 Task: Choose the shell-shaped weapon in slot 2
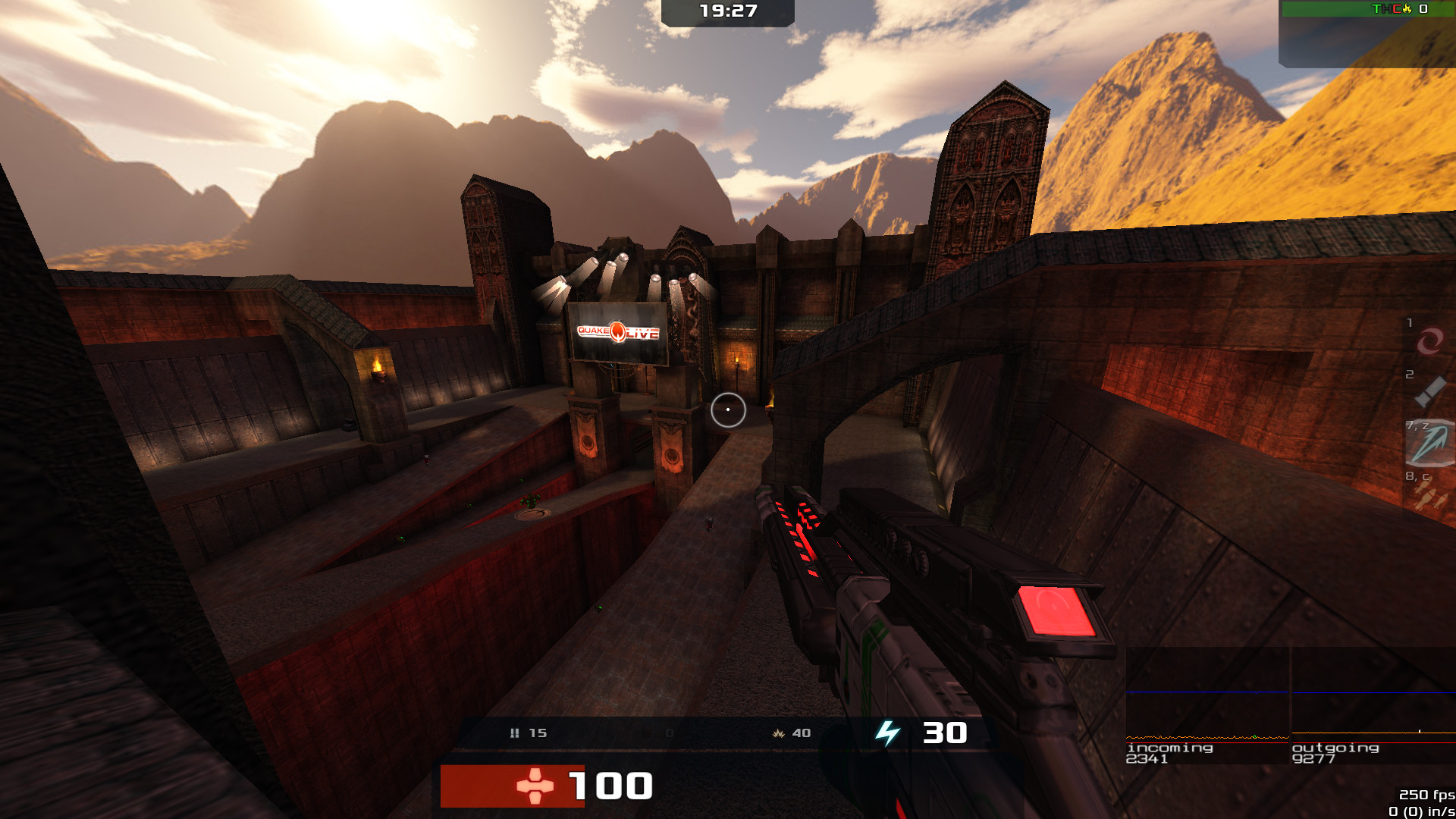(1429, 392)
